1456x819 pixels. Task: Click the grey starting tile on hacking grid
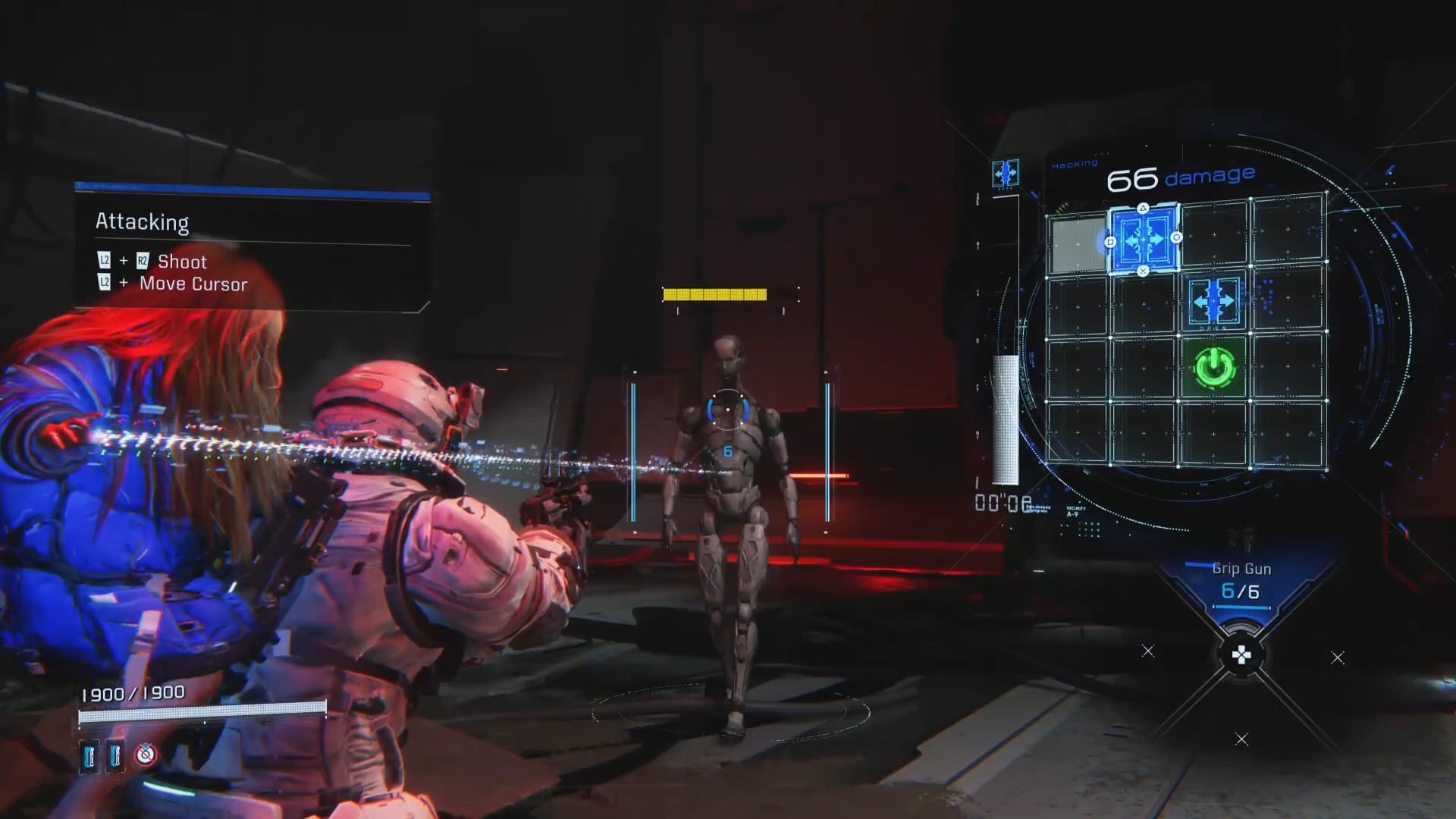click(1077, 244)
